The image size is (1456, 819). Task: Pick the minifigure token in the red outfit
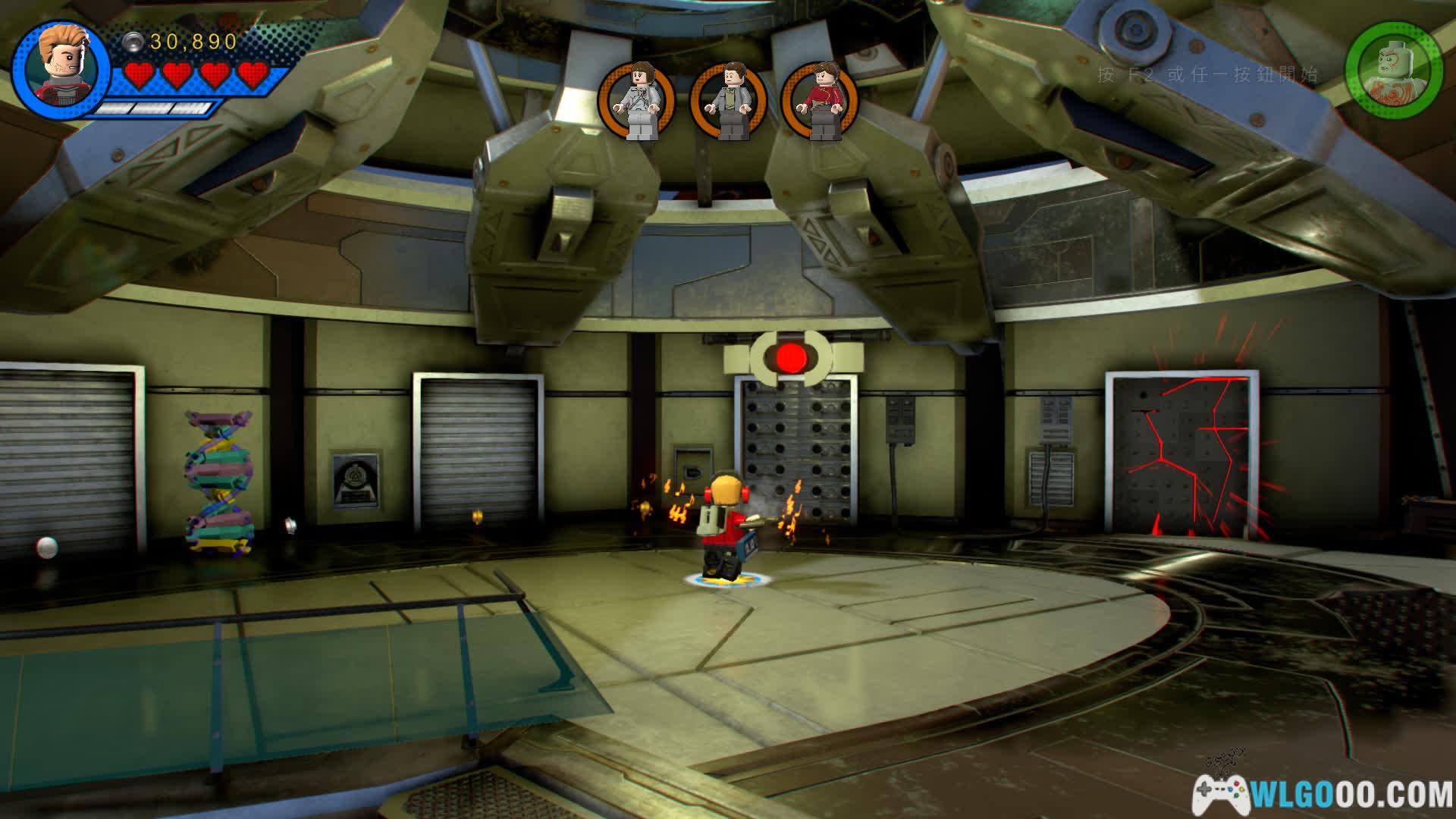(821, 100)
